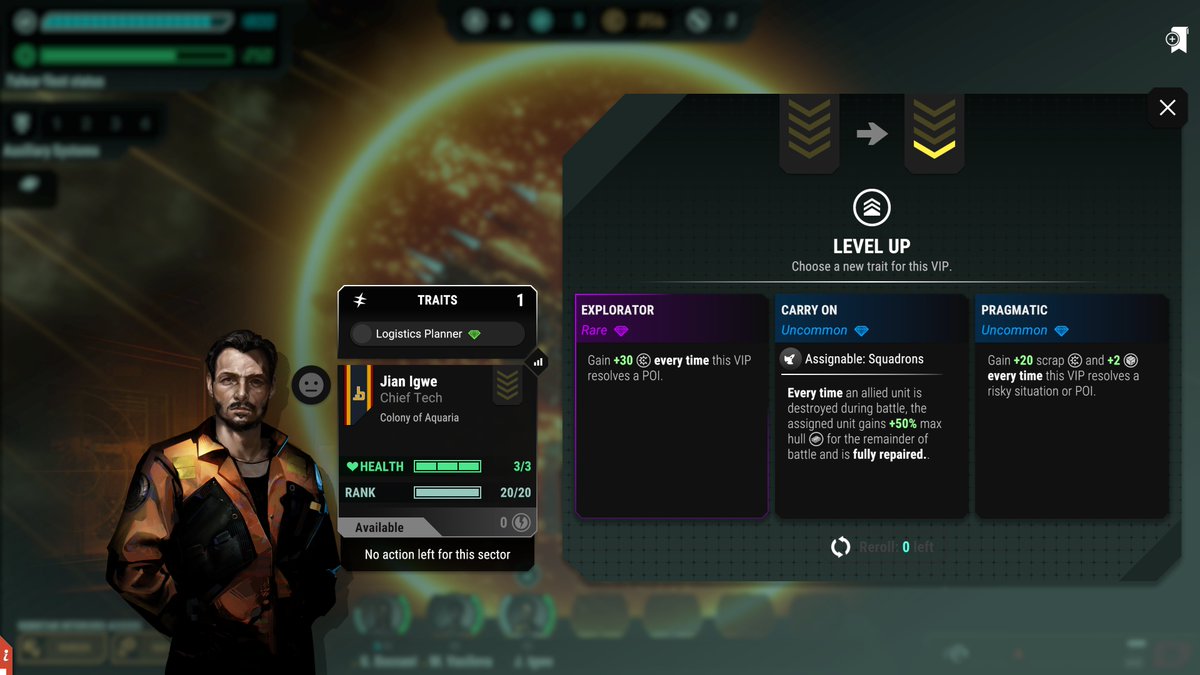1200x675 pixels.
Task: Close the Level Up panel
Action: pos(1167,108)
